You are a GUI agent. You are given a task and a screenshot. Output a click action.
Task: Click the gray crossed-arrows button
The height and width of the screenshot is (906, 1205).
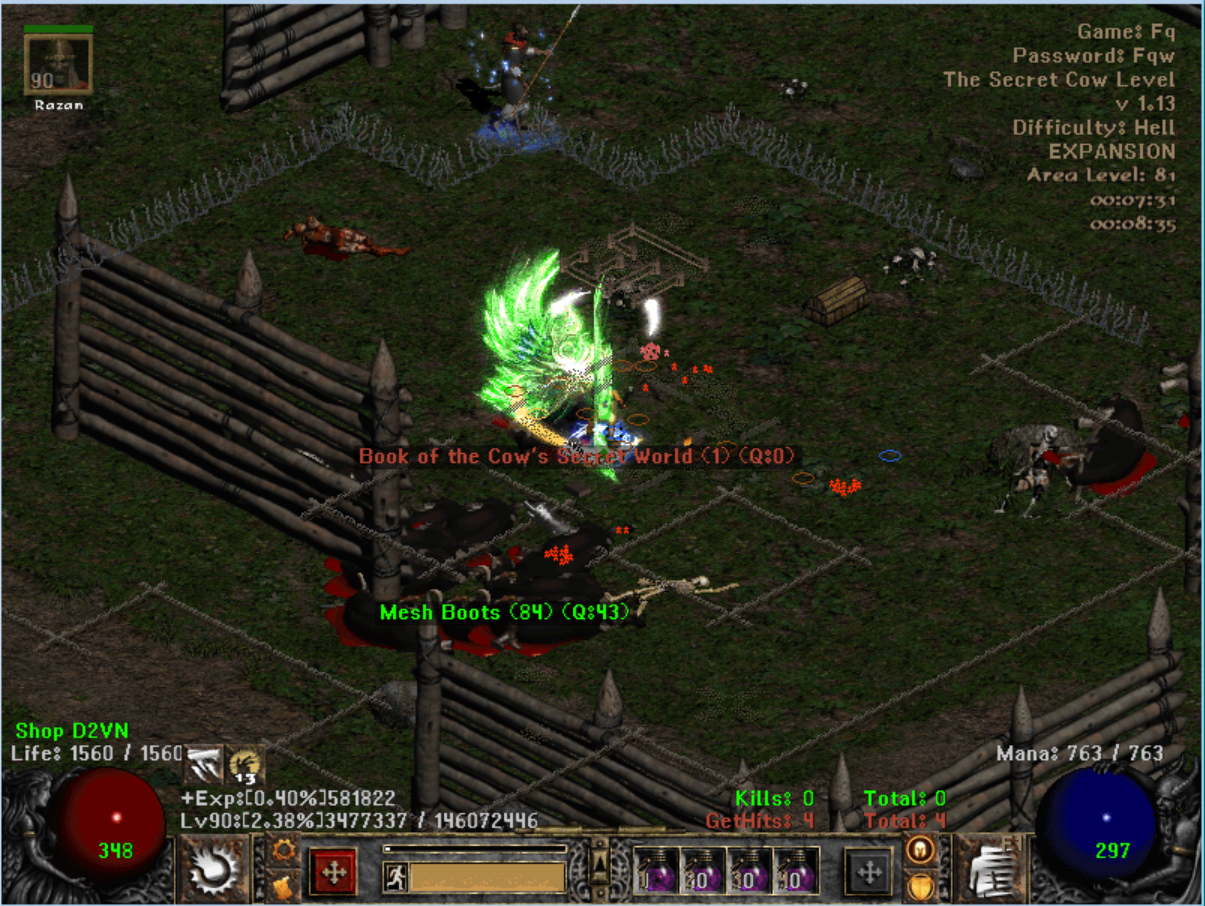click(869, 871)
